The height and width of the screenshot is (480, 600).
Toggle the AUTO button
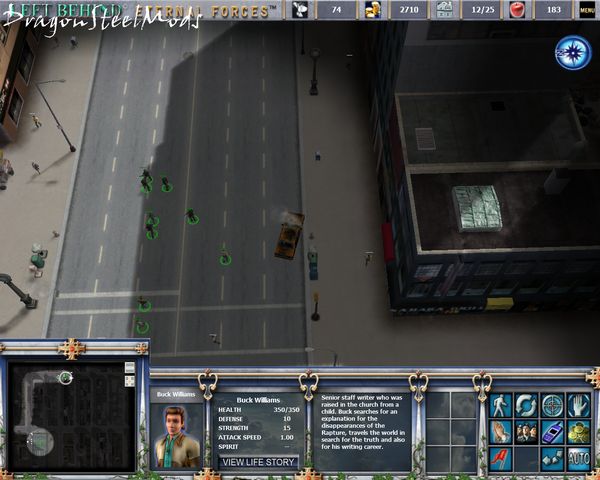pyautogui.click(x=578, y=458)
